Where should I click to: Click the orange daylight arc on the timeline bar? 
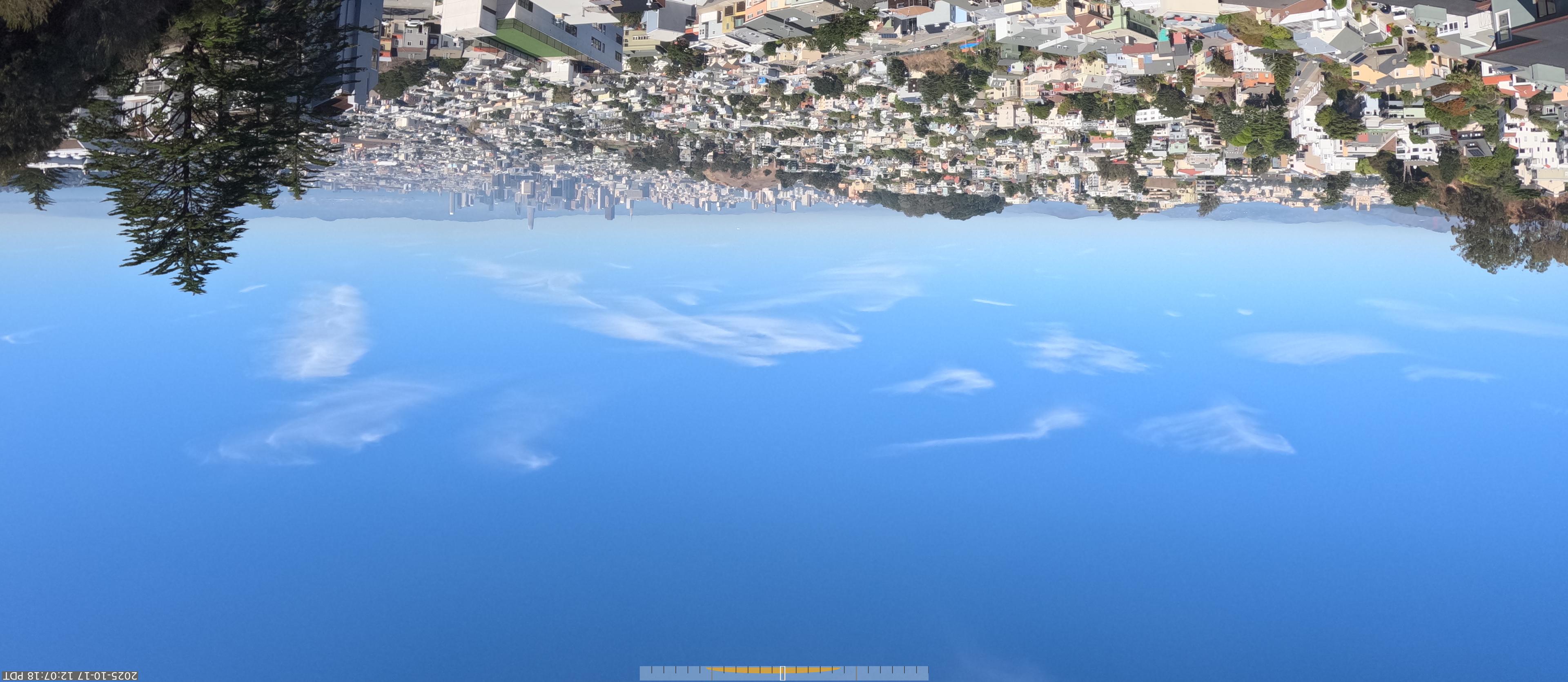tap(743, 670)
